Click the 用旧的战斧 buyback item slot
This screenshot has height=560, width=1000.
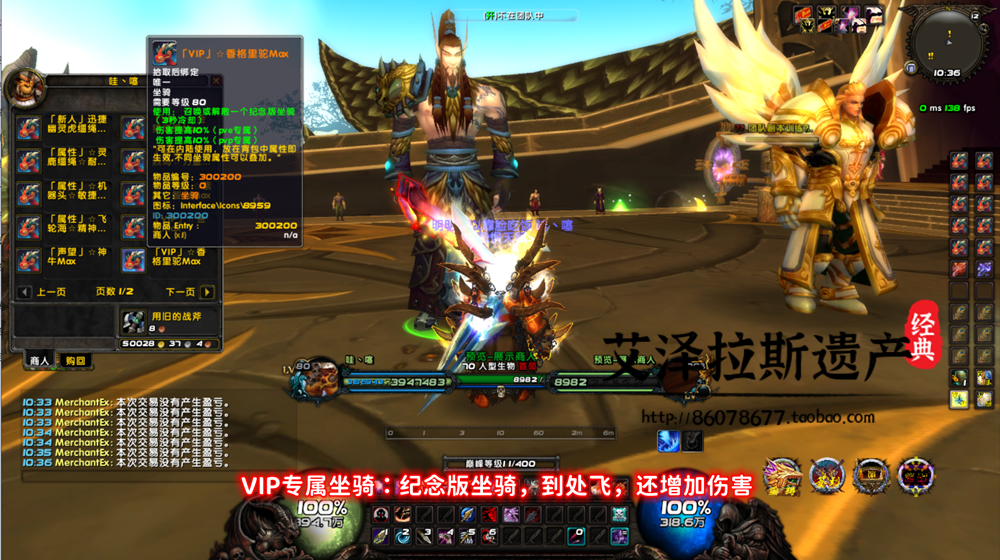coord(133,321)
